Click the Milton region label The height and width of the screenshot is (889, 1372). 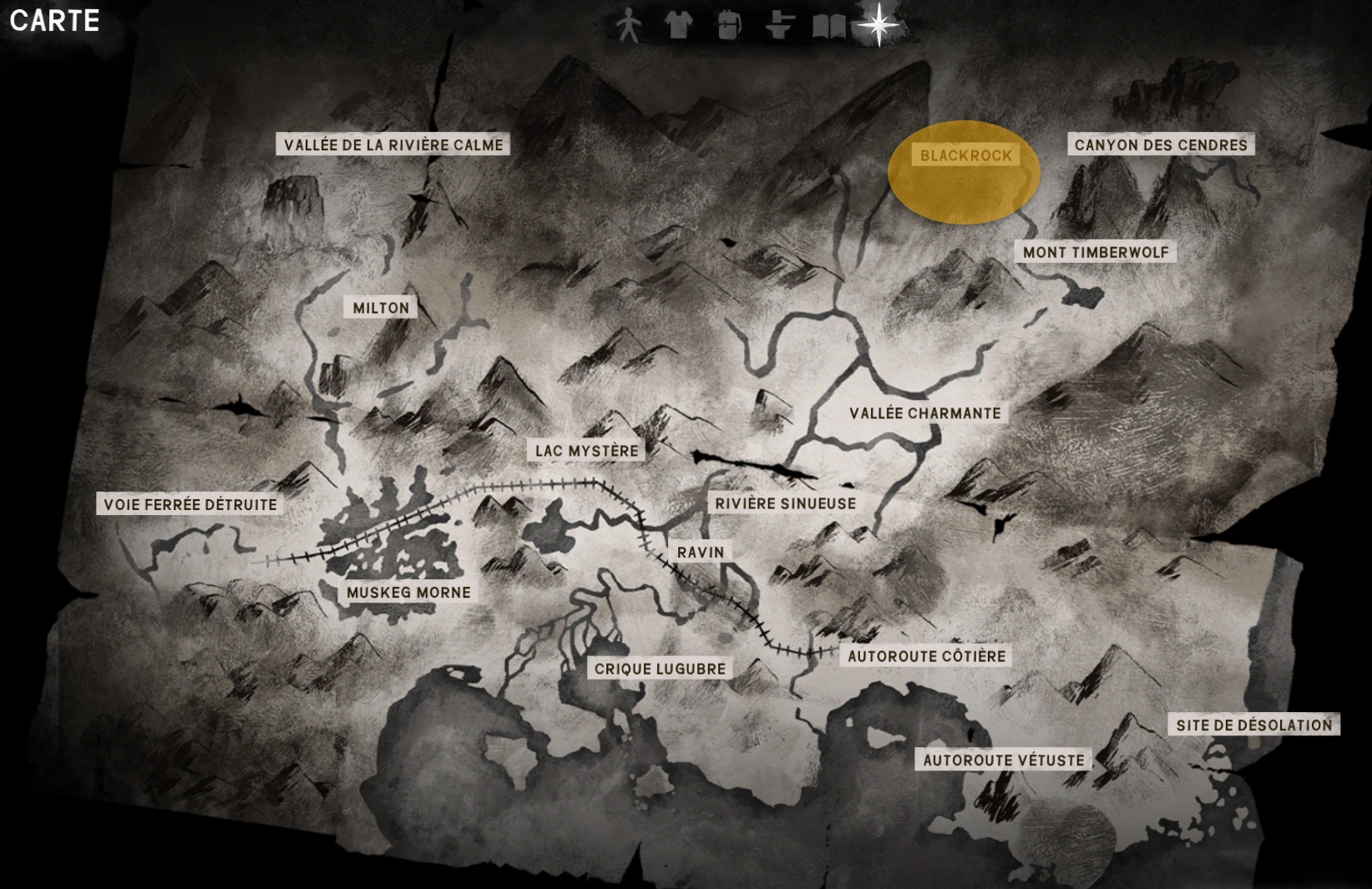[380, 307]
